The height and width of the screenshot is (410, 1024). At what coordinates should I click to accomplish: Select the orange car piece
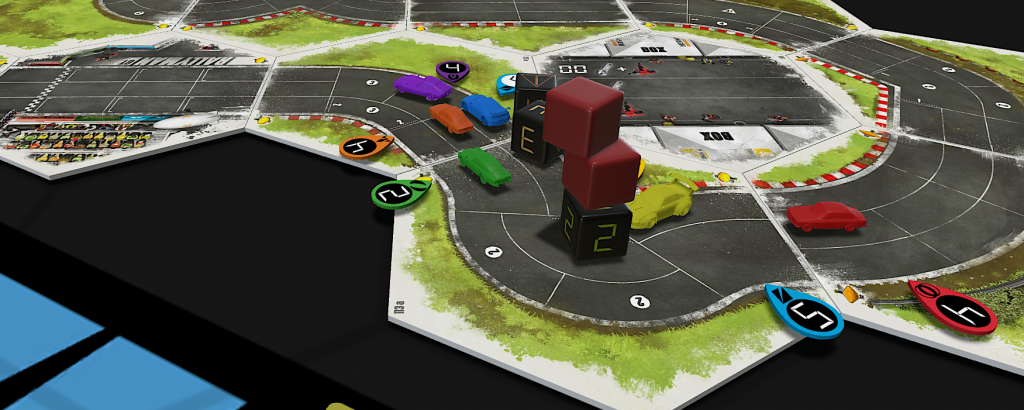click(x=451, y=118)
